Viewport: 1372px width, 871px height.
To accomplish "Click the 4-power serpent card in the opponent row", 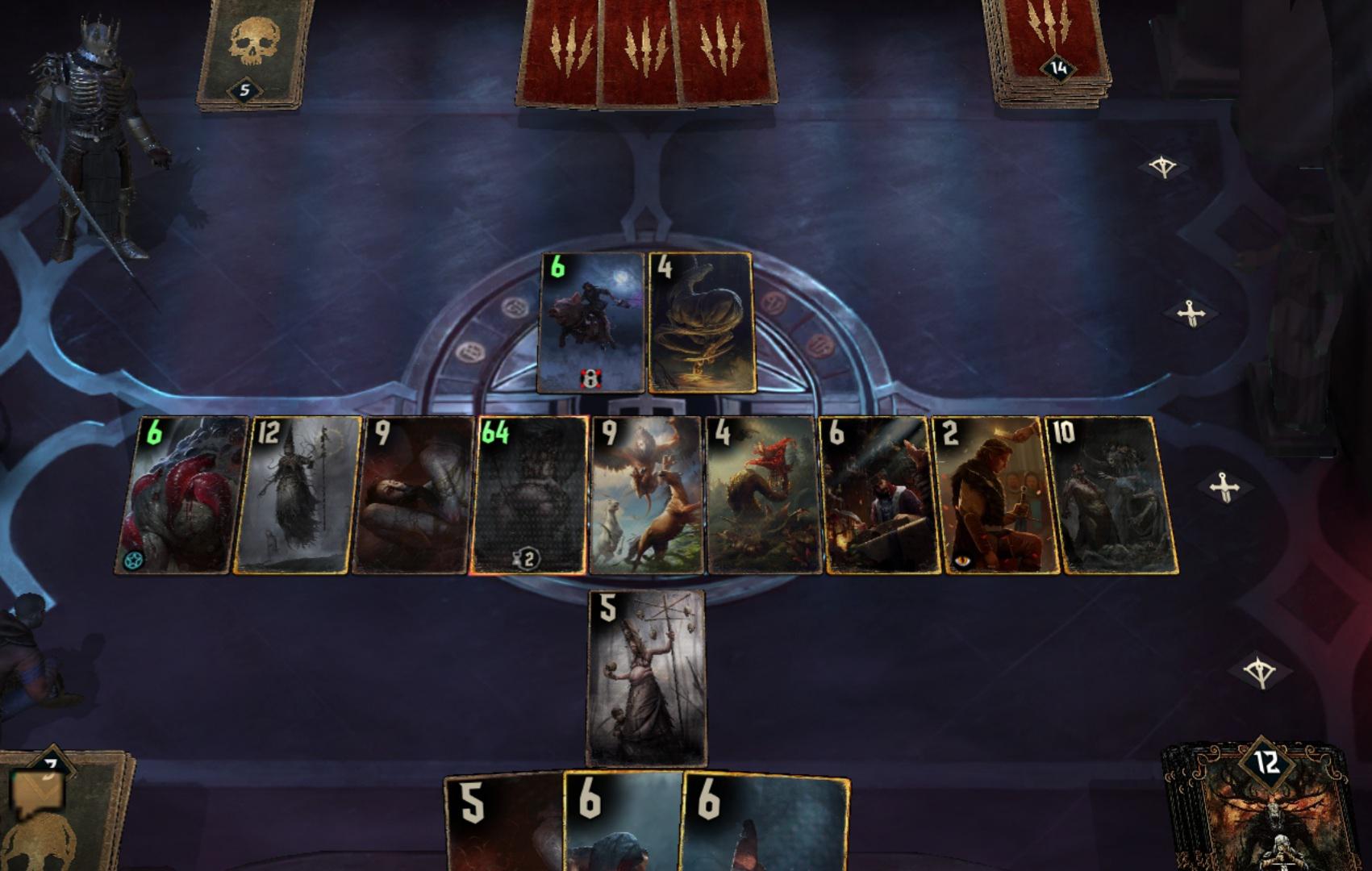I will point(702,323).
